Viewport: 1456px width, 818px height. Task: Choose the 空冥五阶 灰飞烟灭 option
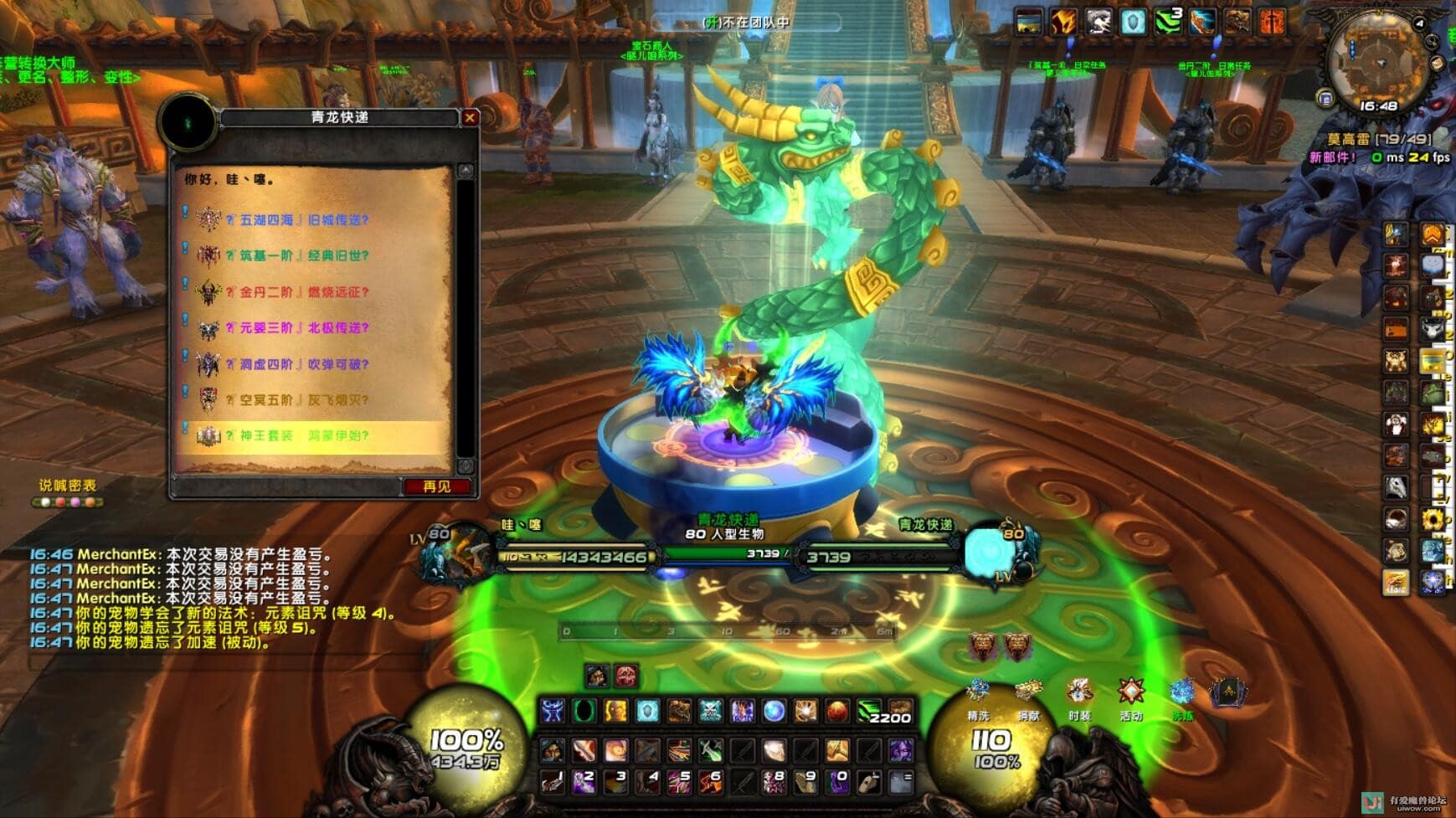tap(305, 400)
